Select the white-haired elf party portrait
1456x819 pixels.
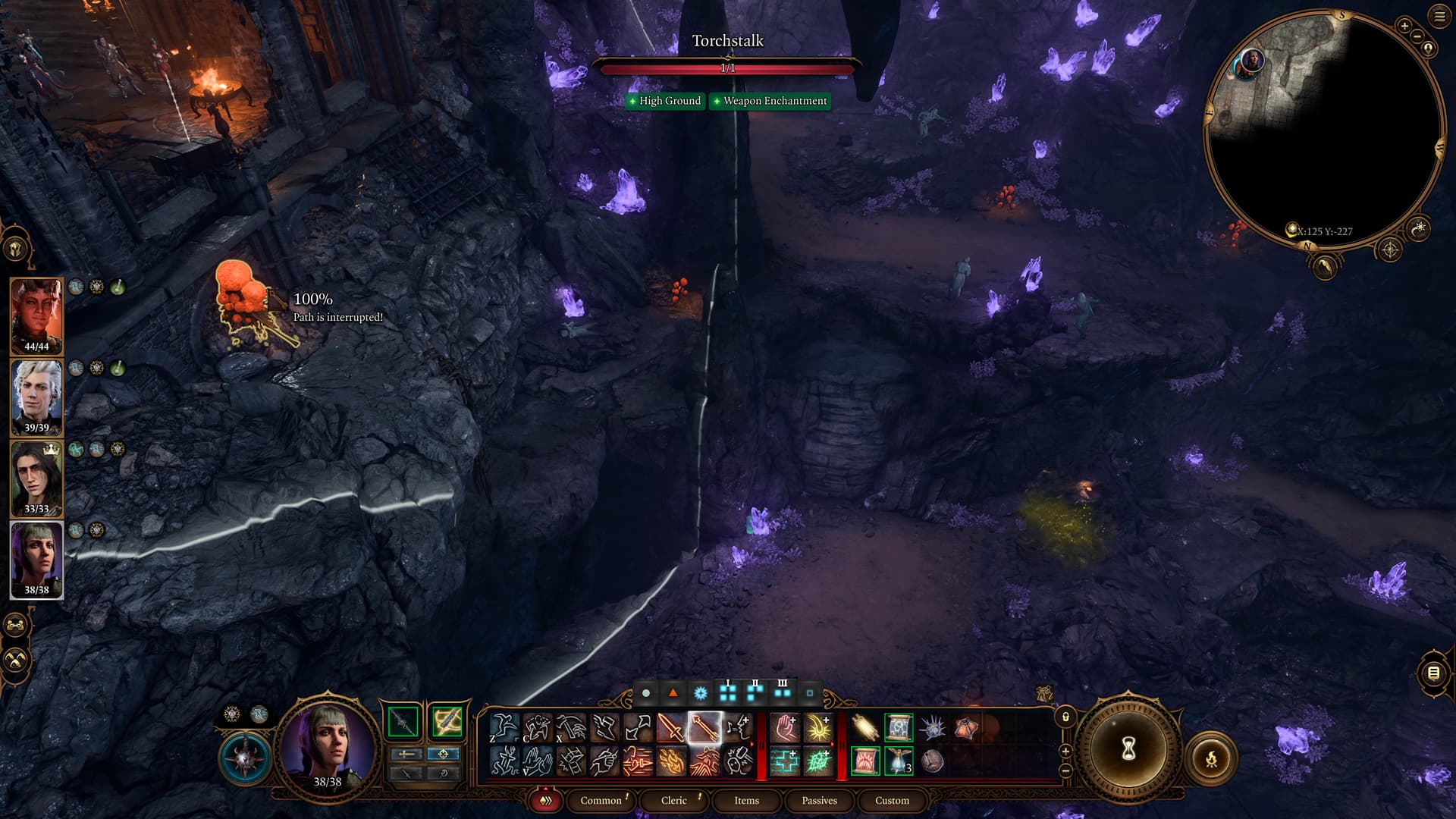[36, 397]
